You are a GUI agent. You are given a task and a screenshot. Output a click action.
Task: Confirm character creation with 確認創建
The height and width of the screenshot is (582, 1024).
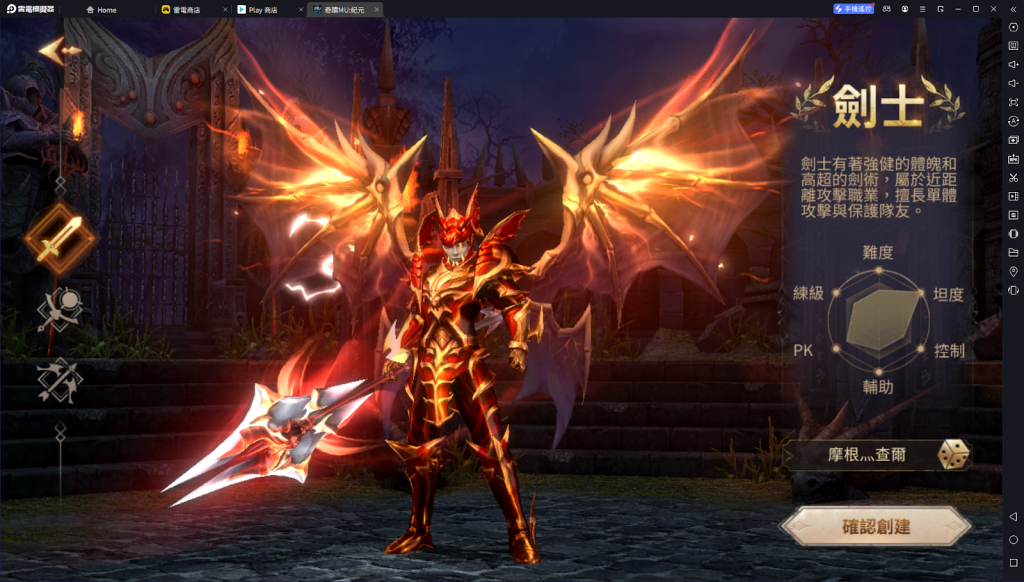coord(876,526)
